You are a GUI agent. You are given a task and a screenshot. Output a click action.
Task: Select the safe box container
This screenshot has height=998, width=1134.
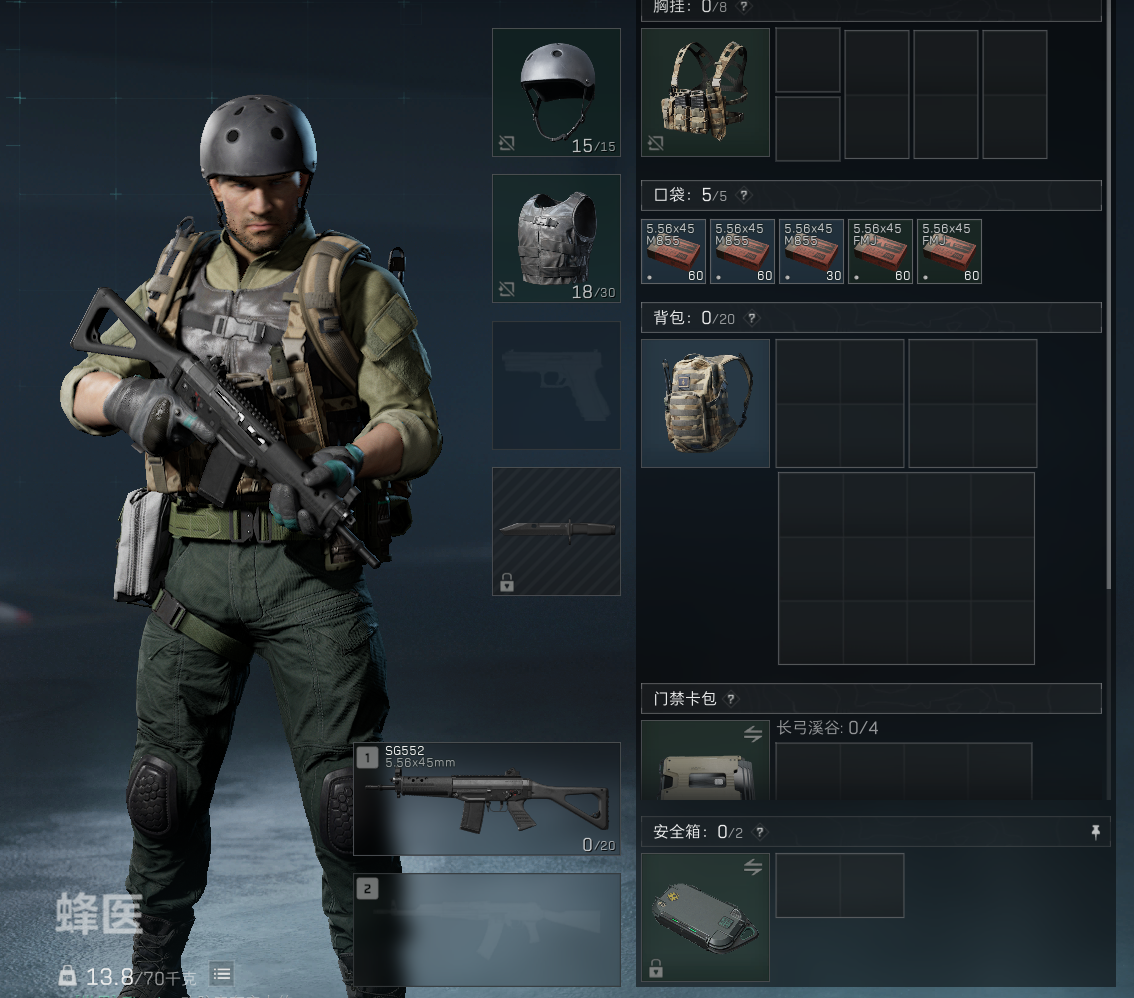pyautogui.click(x=705, y=917)
